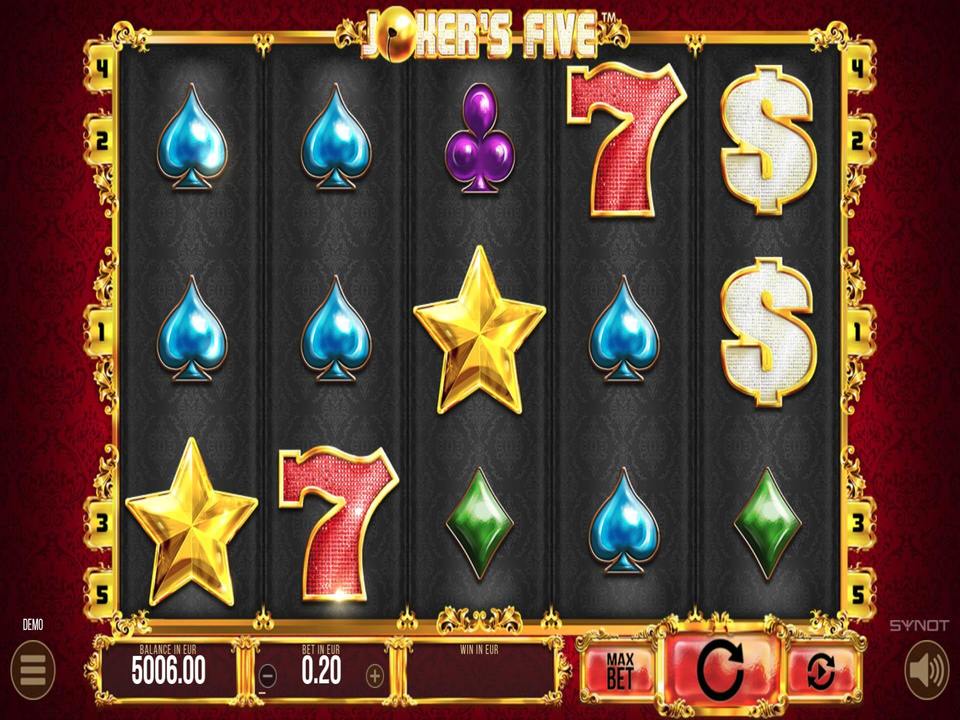Spin the reels with the big arrow button

coord(721,670)
